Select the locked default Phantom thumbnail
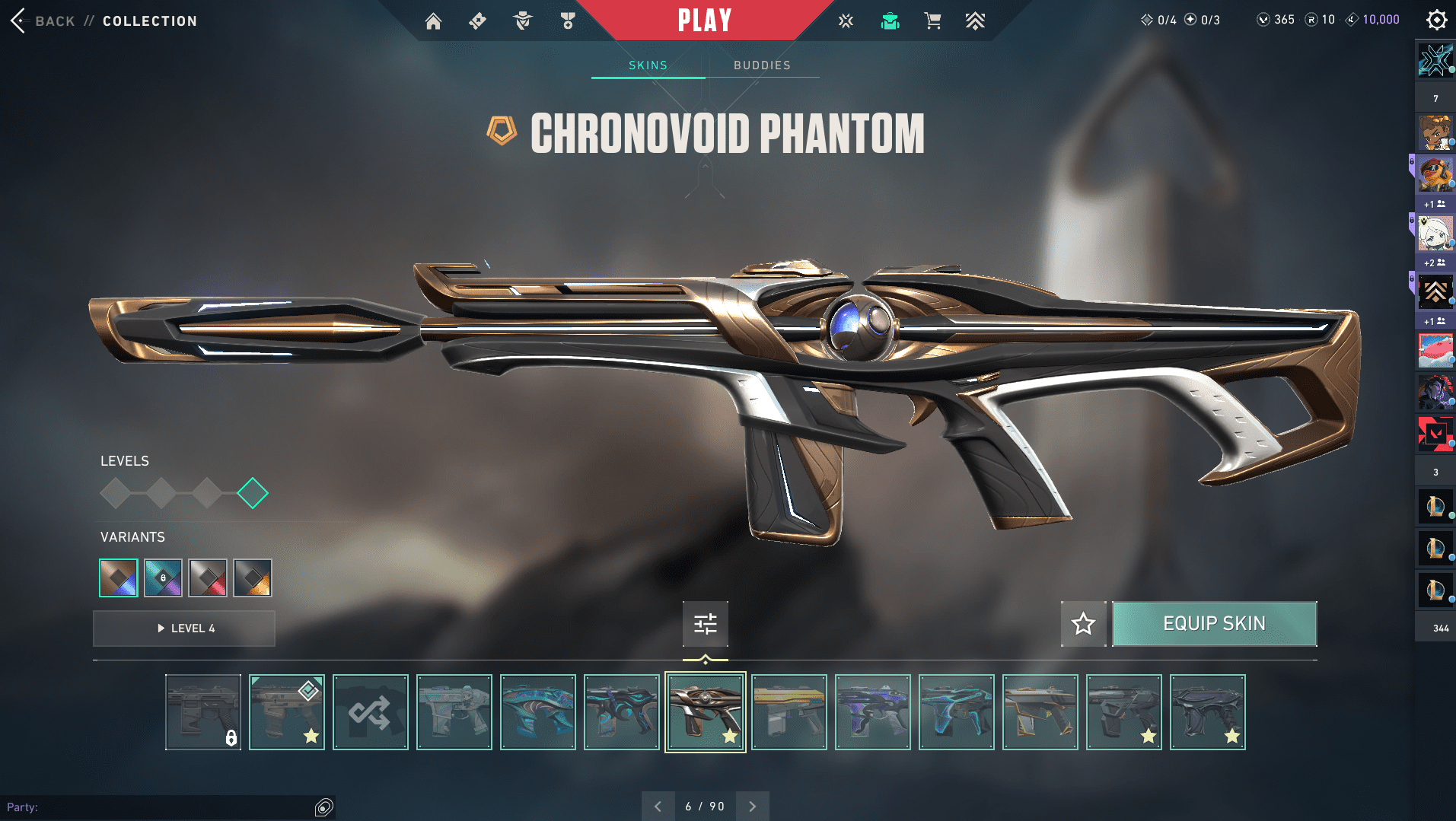Viewport: 1456px width, 821px height. (203, 712)
